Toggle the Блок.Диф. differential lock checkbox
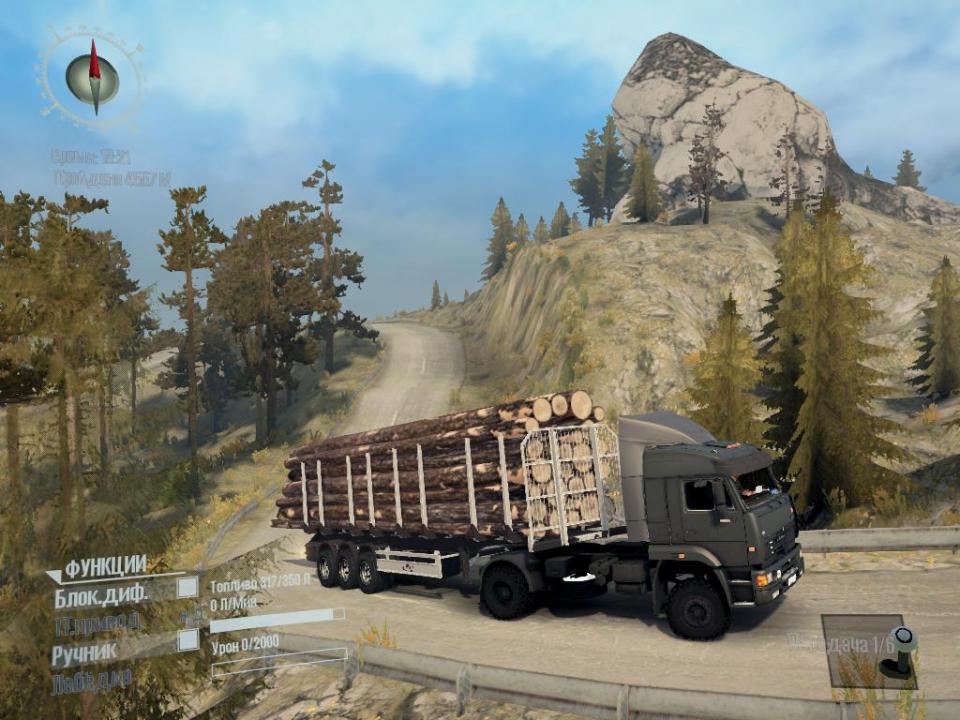960x720 pixels. (187, 588)
